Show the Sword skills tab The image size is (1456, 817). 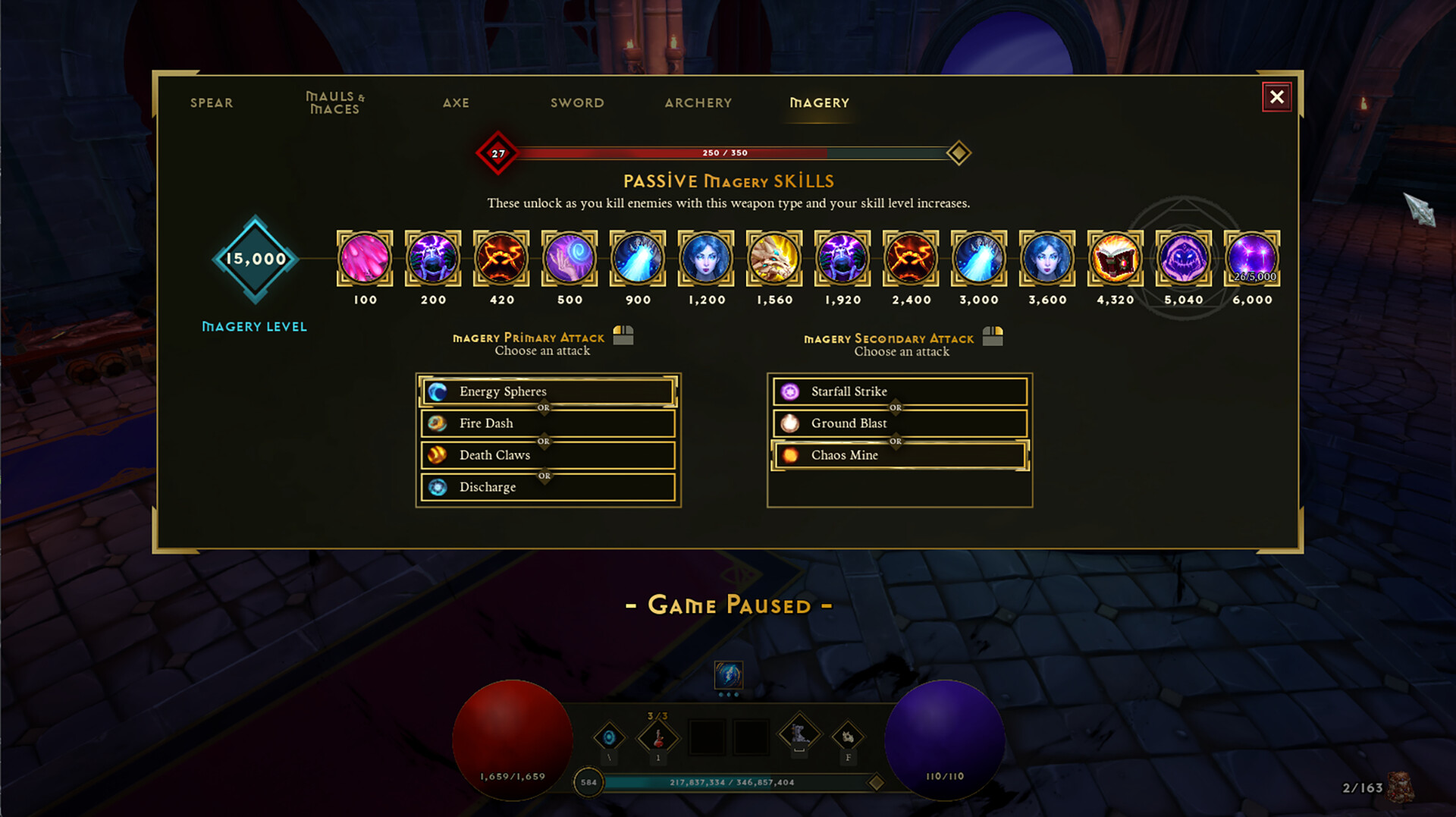coord(577,102)
